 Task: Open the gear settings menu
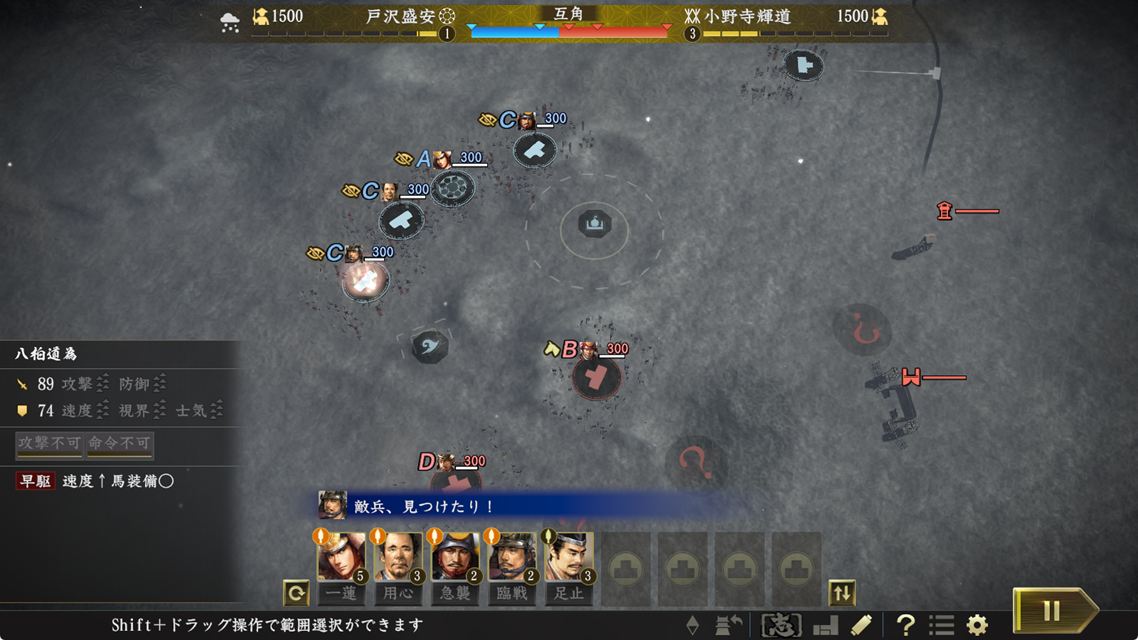[x=977, y=626]
